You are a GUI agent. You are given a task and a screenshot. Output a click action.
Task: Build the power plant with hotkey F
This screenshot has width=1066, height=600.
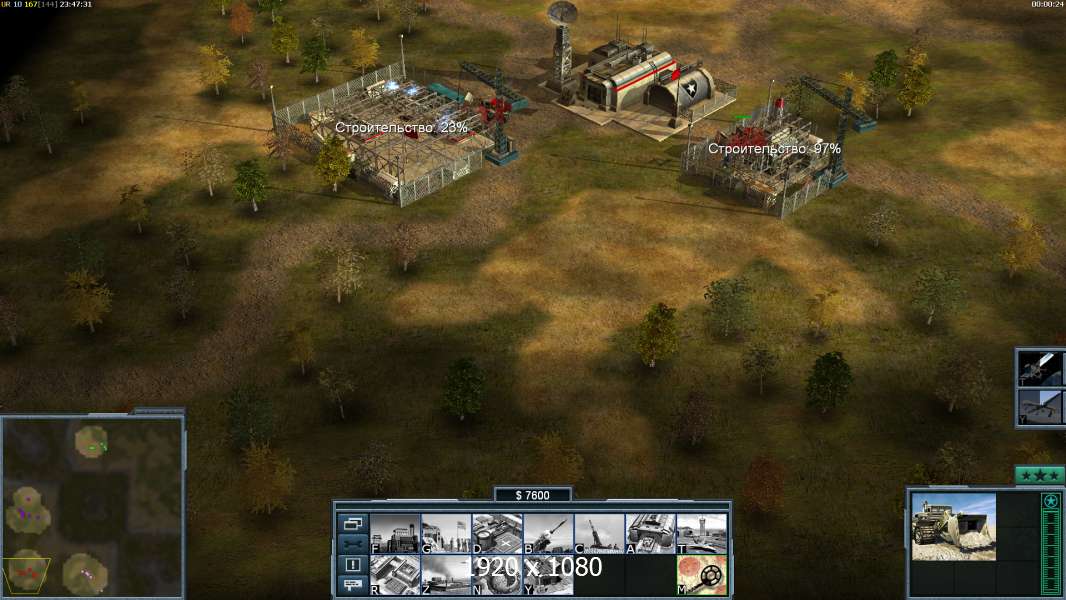(395, 533)
